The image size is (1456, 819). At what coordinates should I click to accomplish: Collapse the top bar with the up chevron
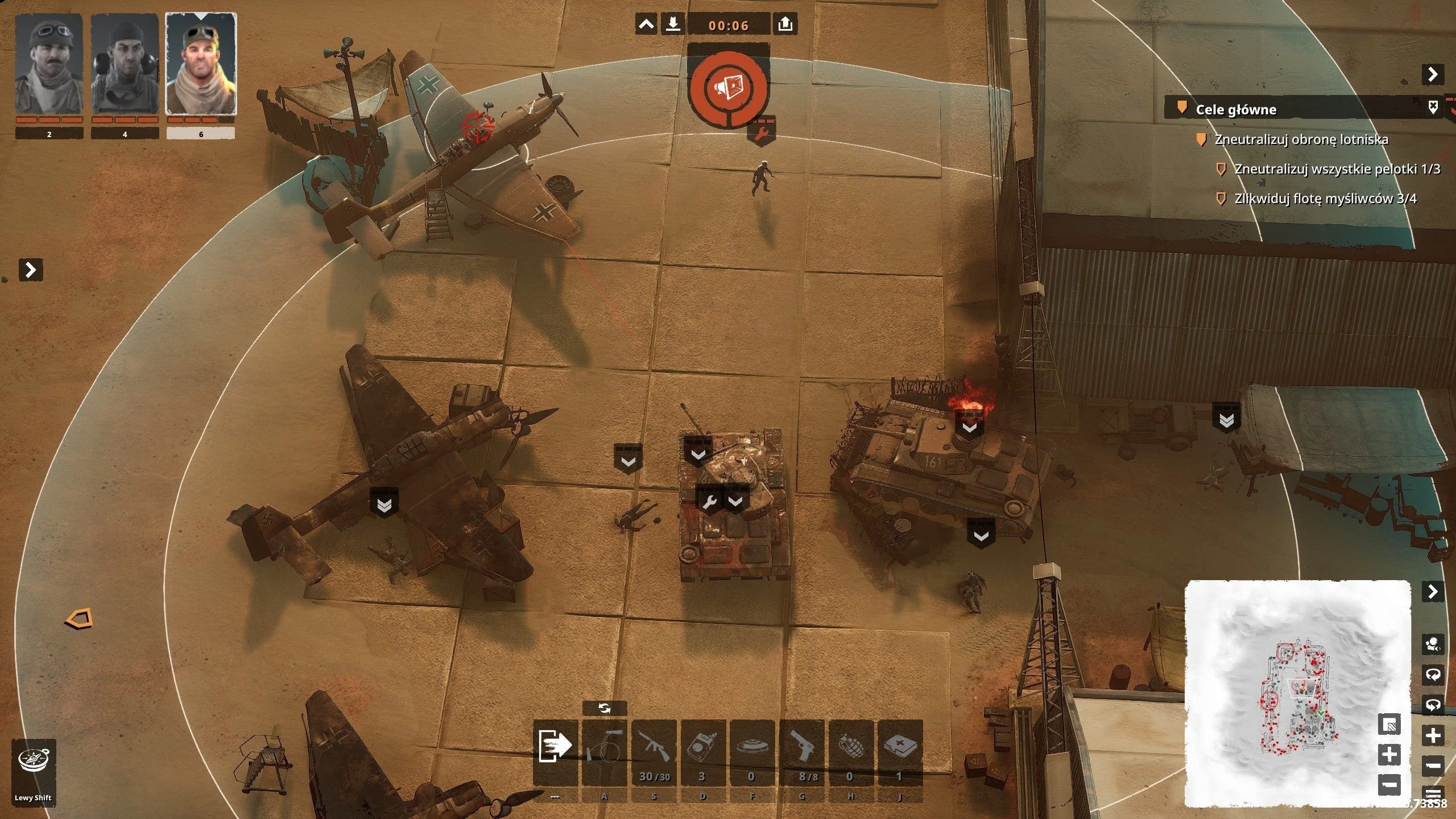click(x=646, y=24)
